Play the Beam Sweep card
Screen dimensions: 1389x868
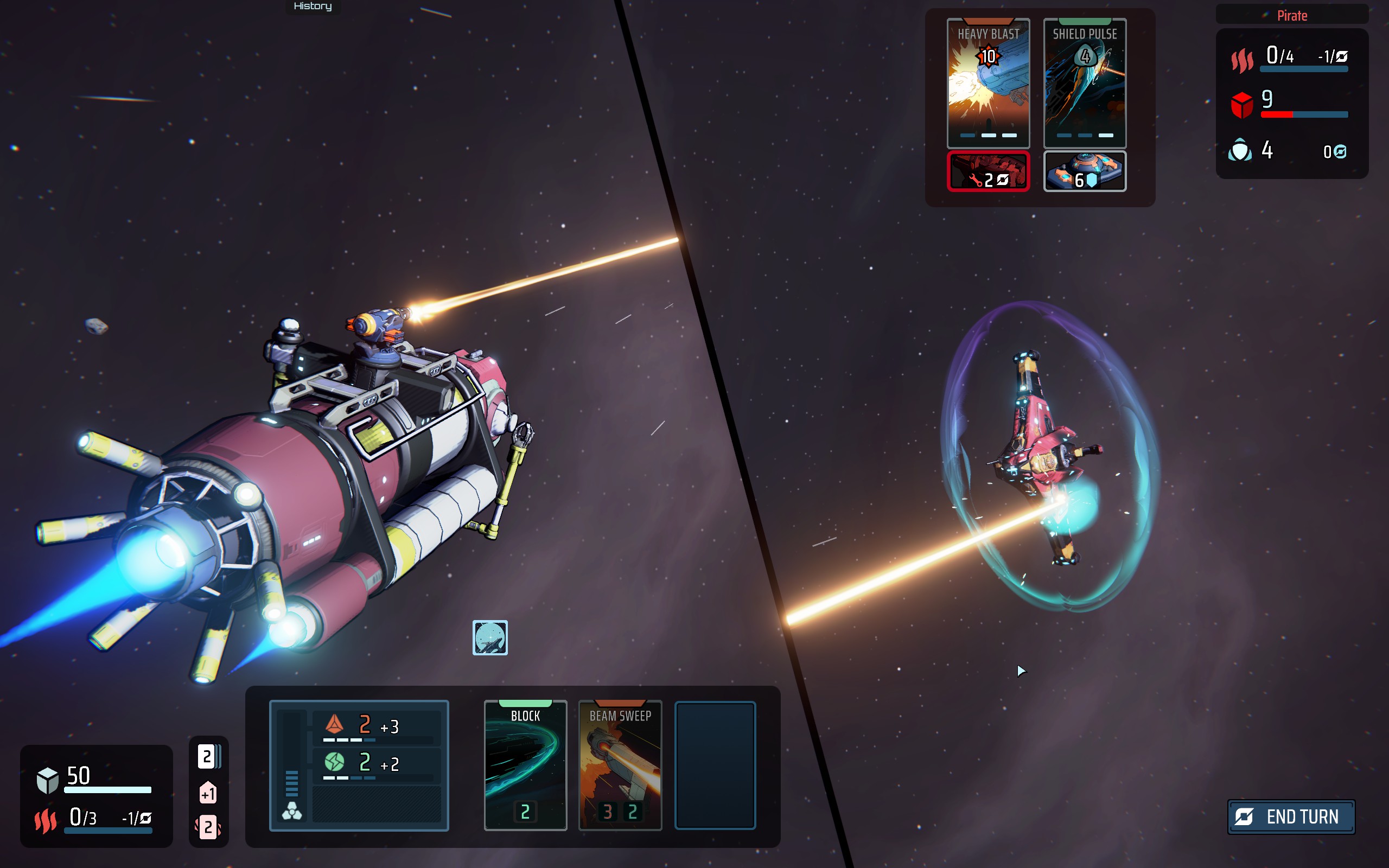click(x=620, y=765)
